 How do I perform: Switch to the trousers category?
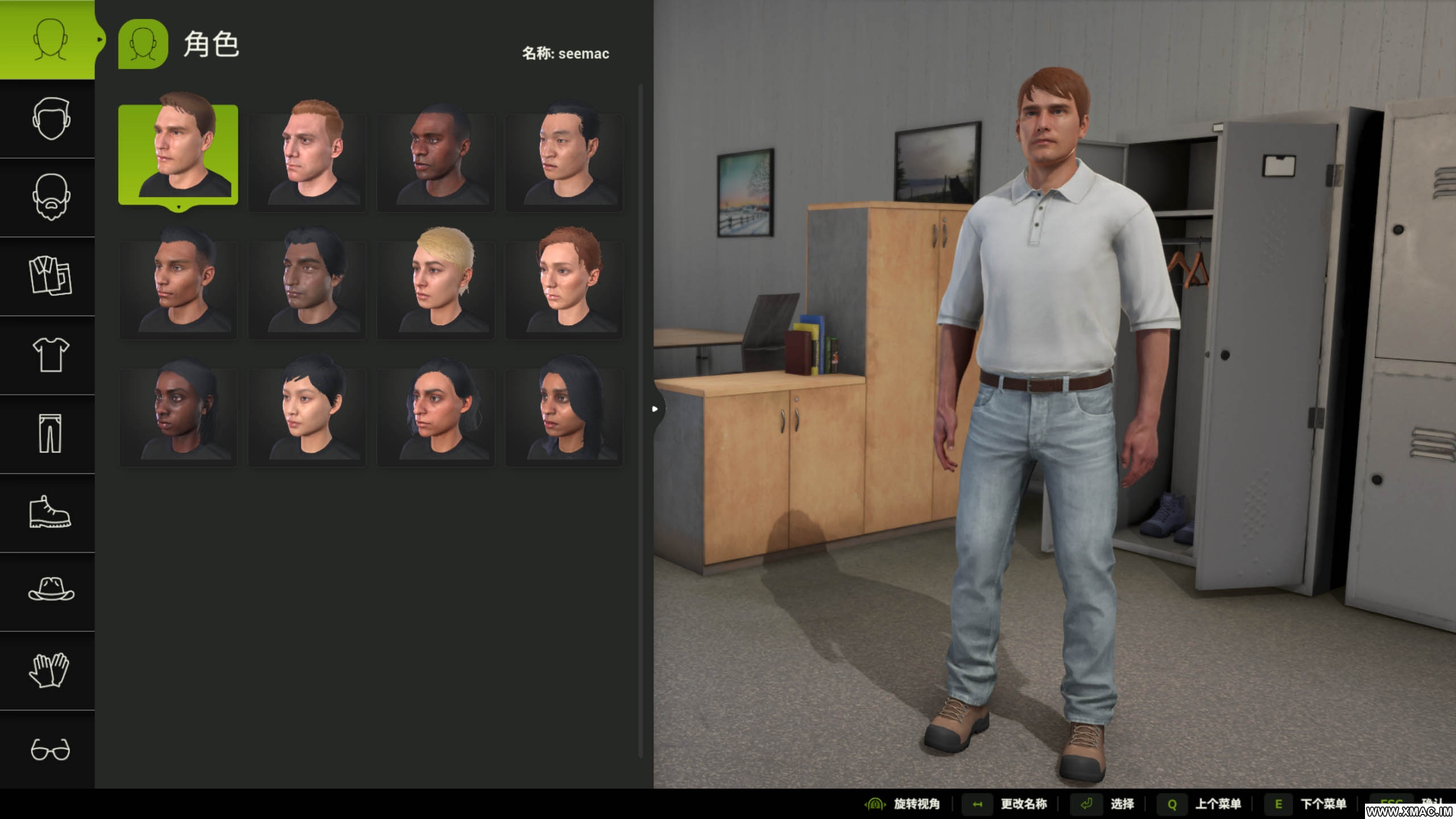pos(50,434)
